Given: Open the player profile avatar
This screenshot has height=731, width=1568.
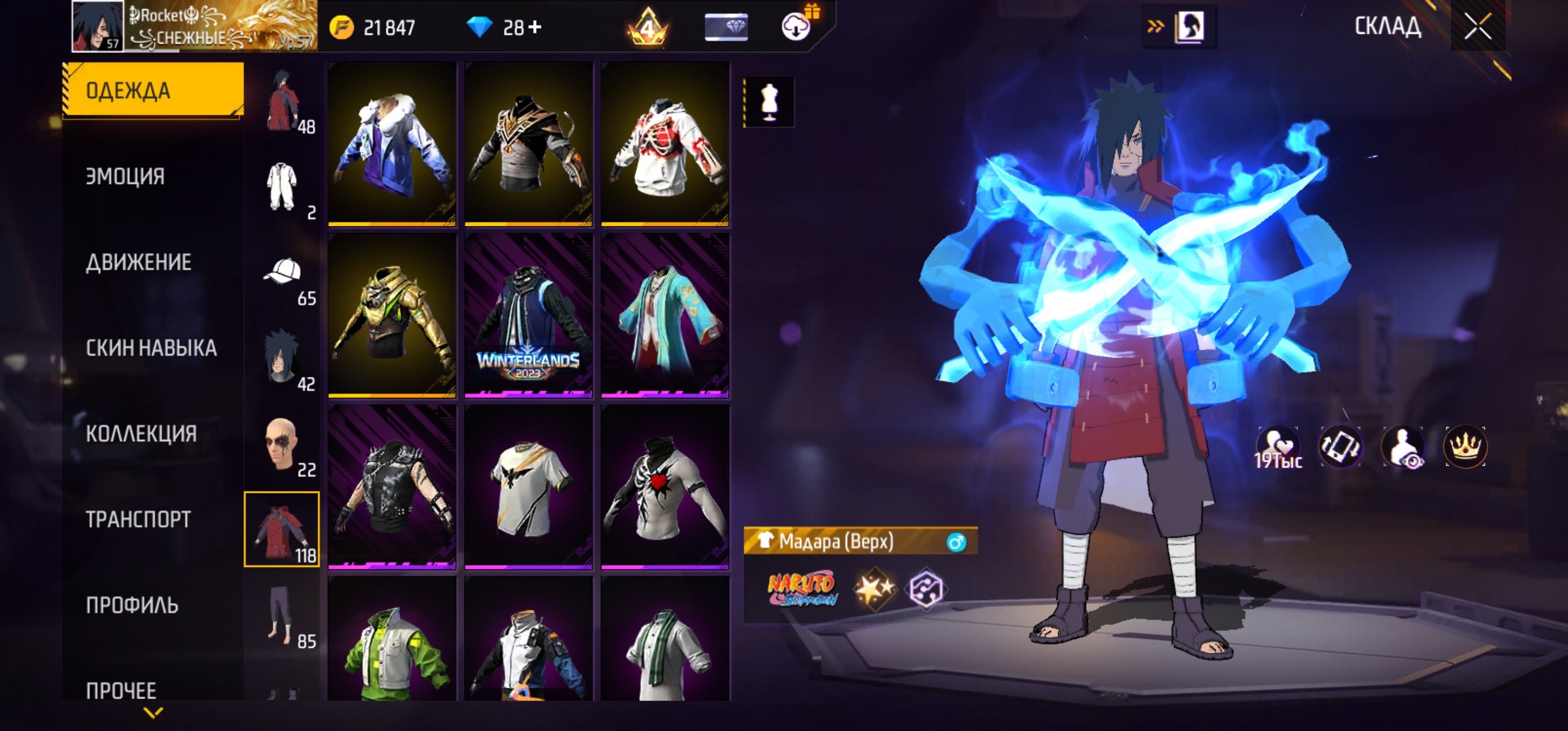Looking at the screenshot, I should click(x=98, y=26).
